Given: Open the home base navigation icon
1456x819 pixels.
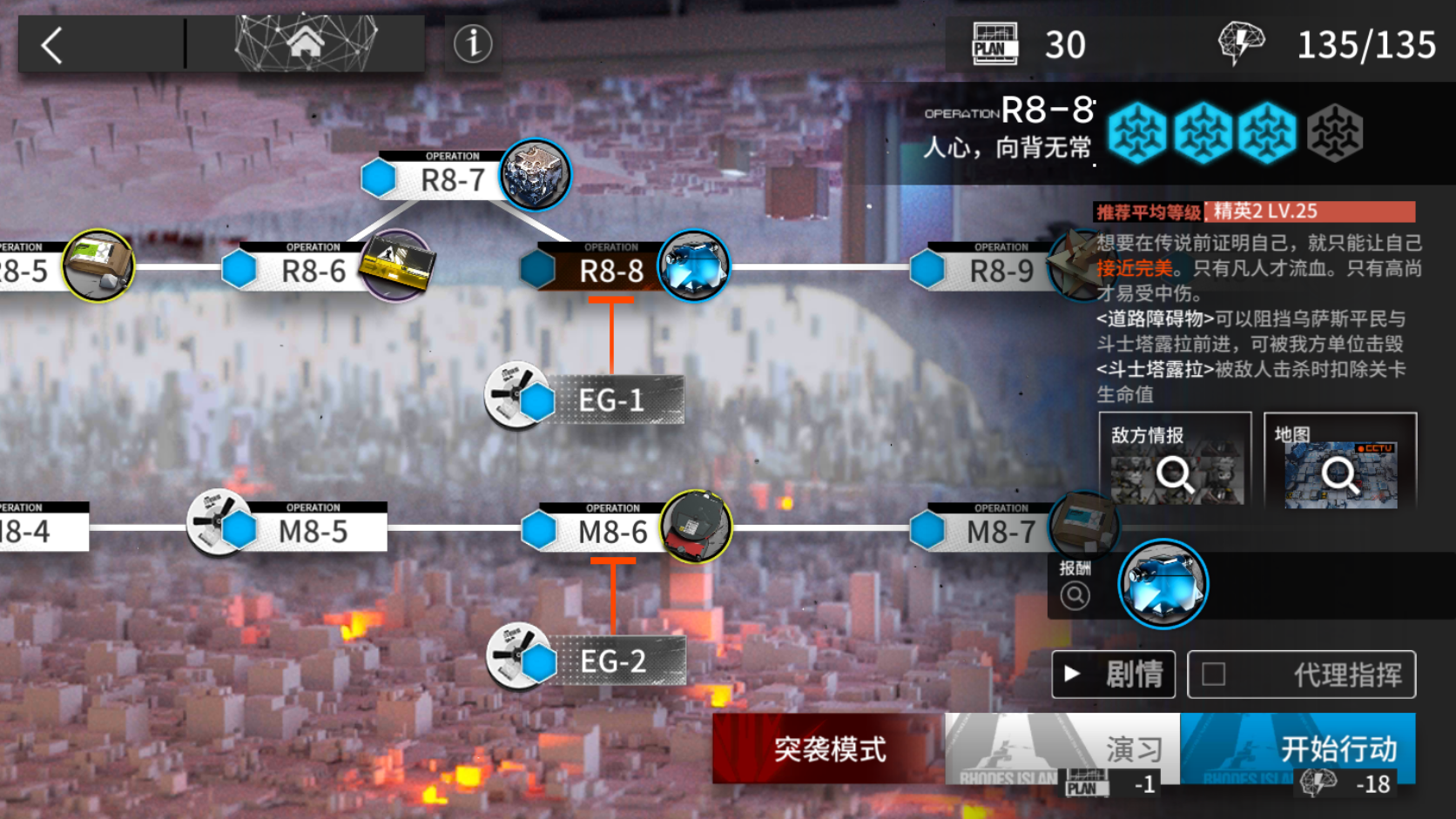Looking at the screenshot, I should (307, 40).
